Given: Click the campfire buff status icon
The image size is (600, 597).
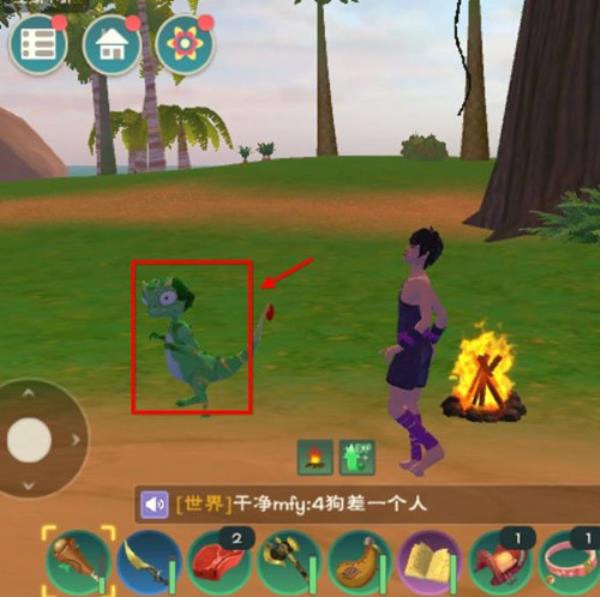Looking at the screenshot, I should [315, 457].
